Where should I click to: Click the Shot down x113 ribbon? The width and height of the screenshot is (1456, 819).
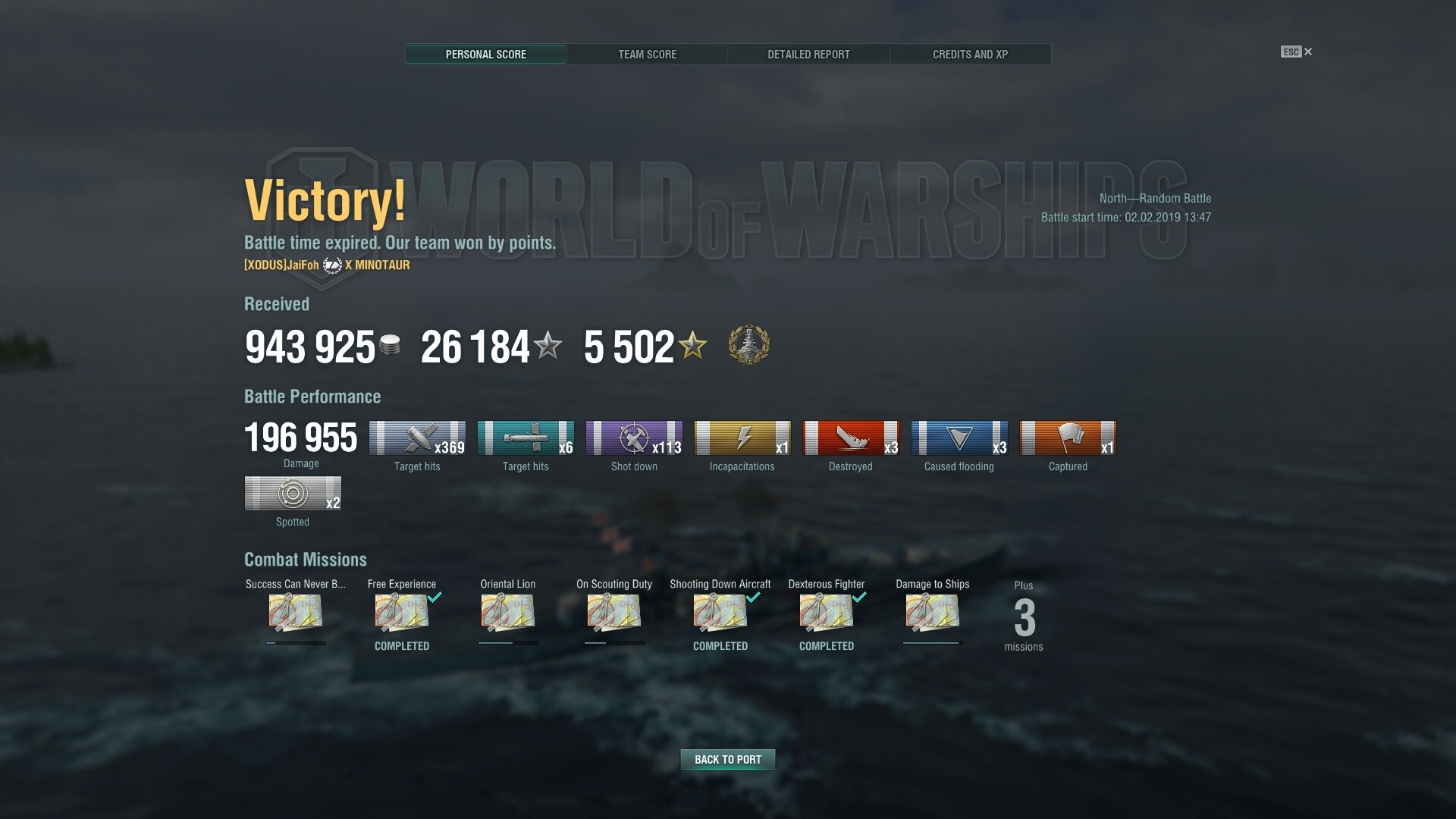coord(634,438)
